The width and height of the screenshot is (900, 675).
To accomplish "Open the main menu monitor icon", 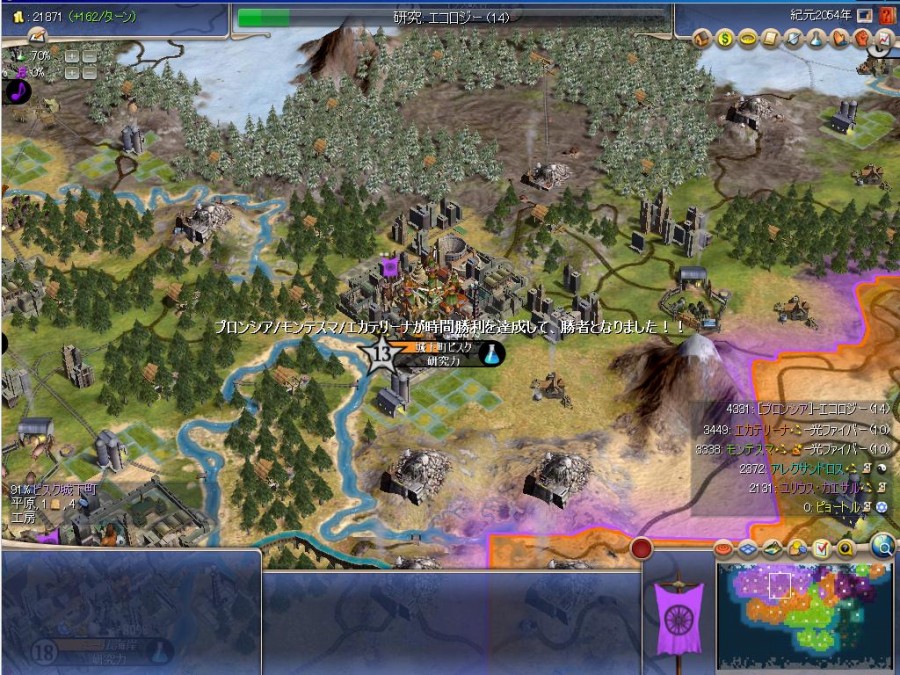I will tap(864, 15).
